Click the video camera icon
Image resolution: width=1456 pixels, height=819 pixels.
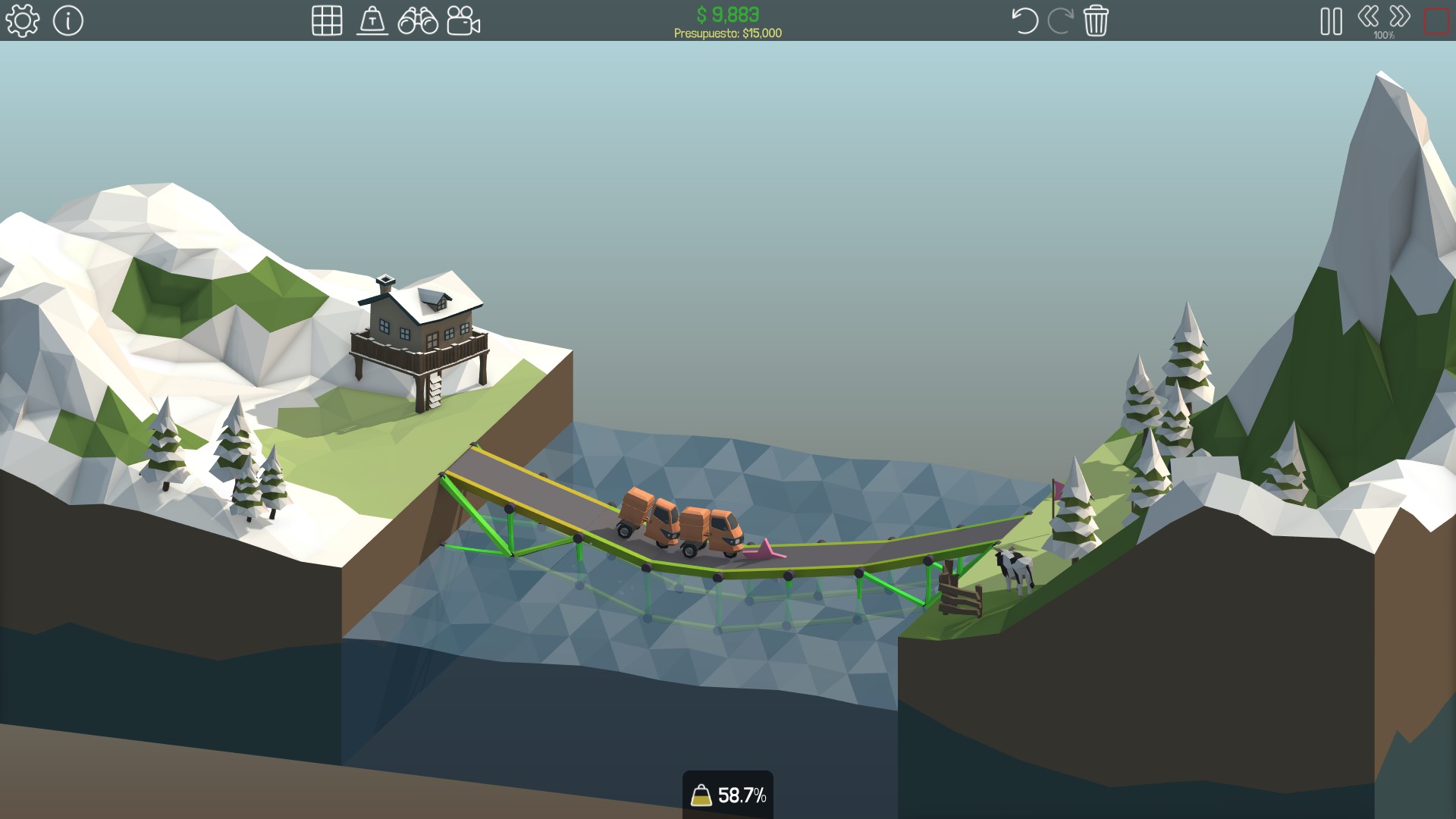coord(463,20)
